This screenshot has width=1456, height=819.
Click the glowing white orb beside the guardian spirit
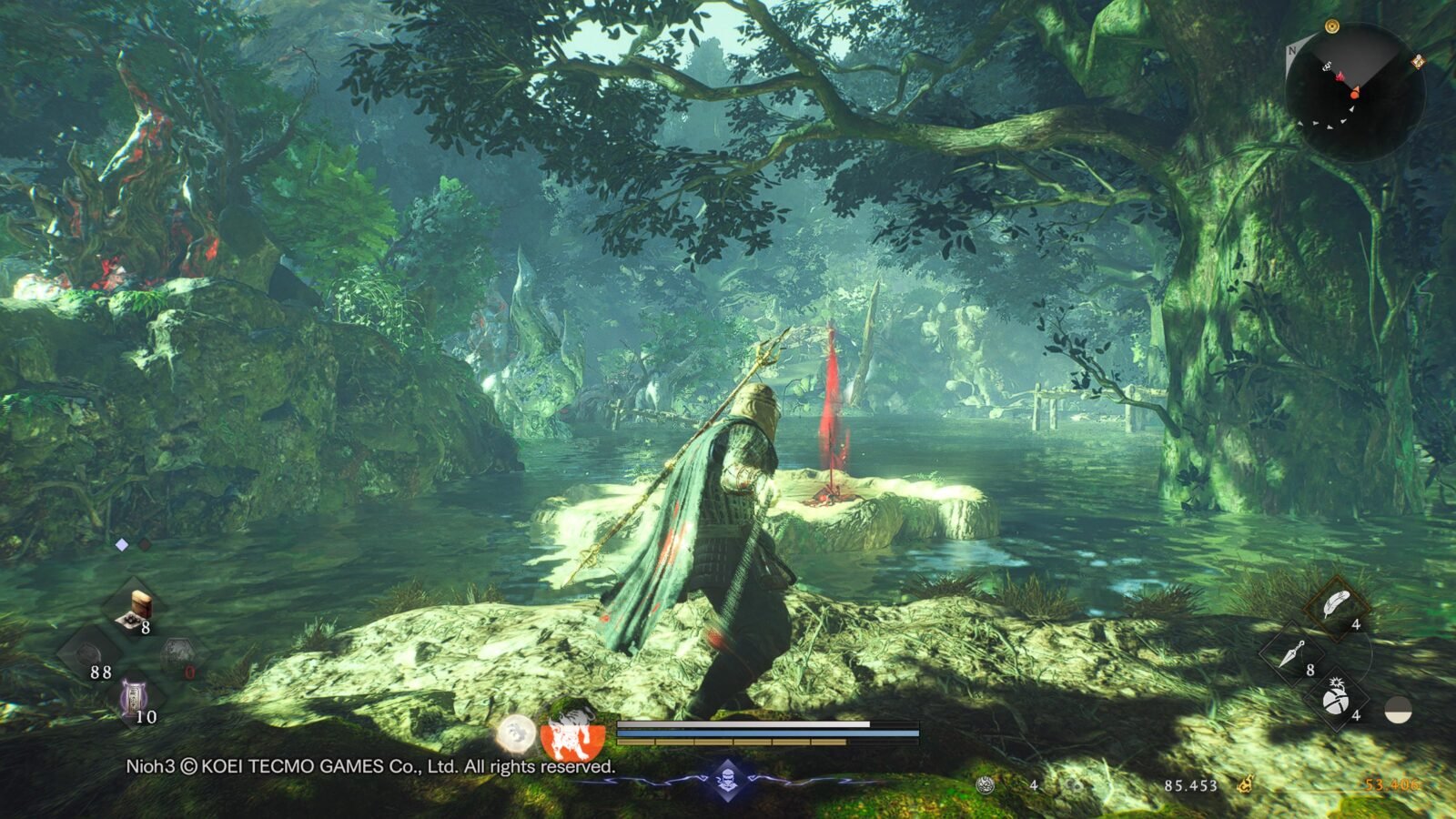click(516, 733)
